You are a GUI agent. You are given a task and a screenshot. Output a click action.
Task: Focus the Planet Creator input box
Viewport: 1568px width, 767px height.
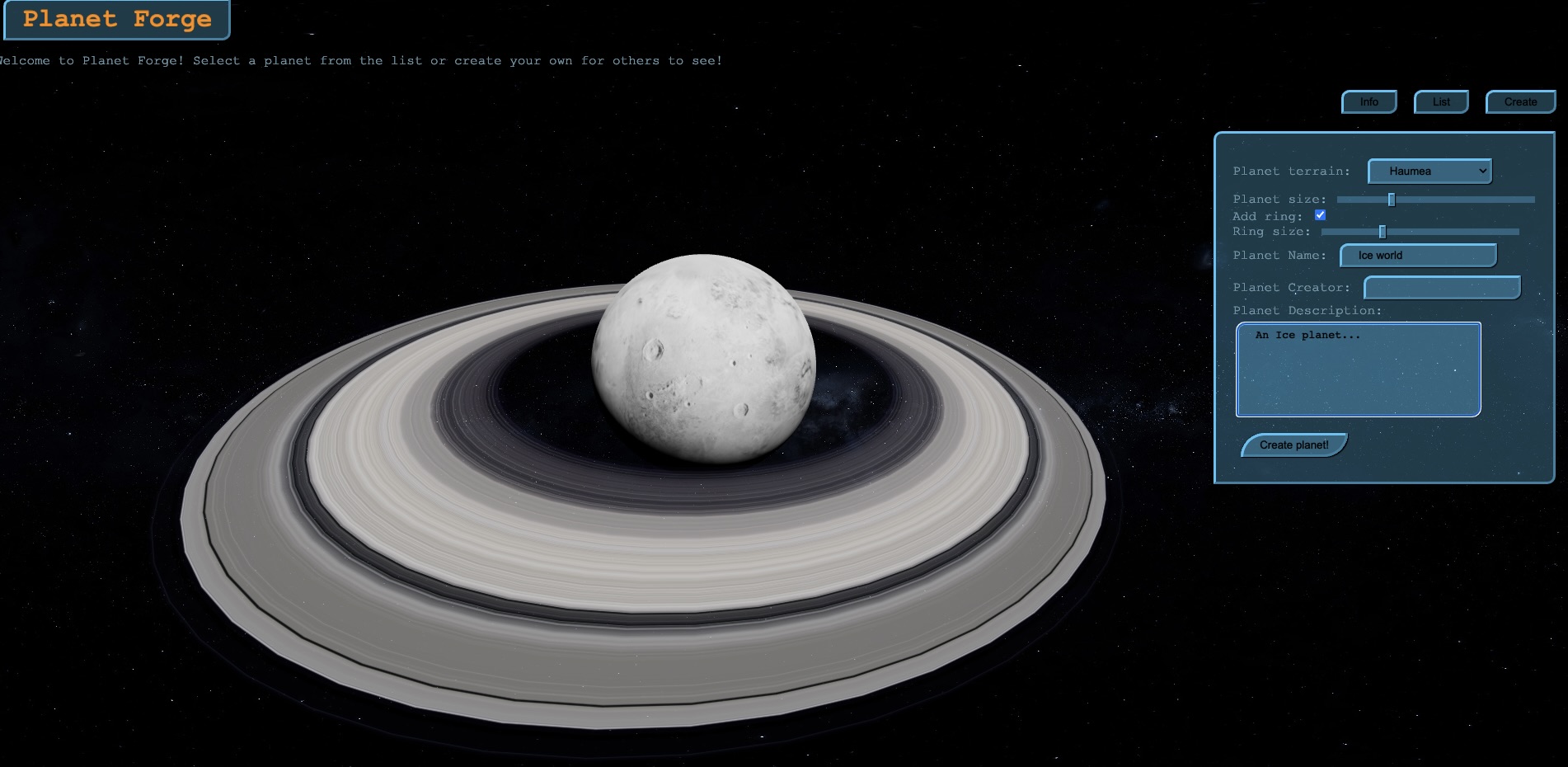[1441, 287]
